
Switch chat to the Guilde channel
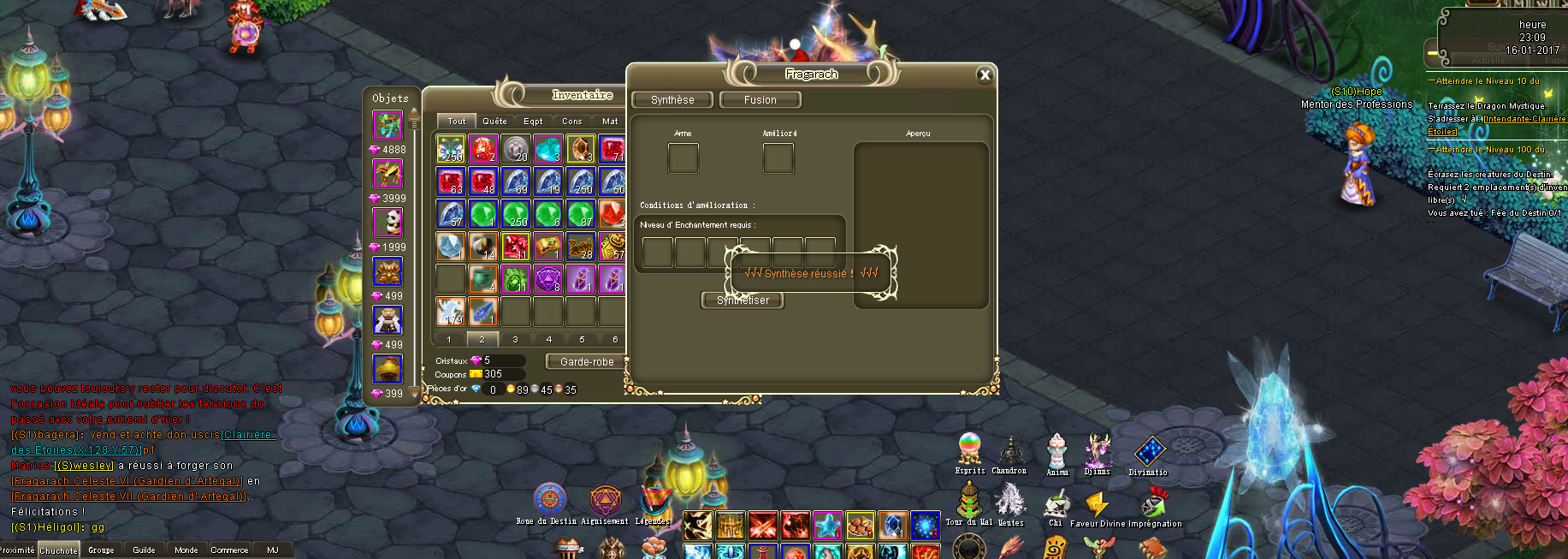click(x=144, y=550)
